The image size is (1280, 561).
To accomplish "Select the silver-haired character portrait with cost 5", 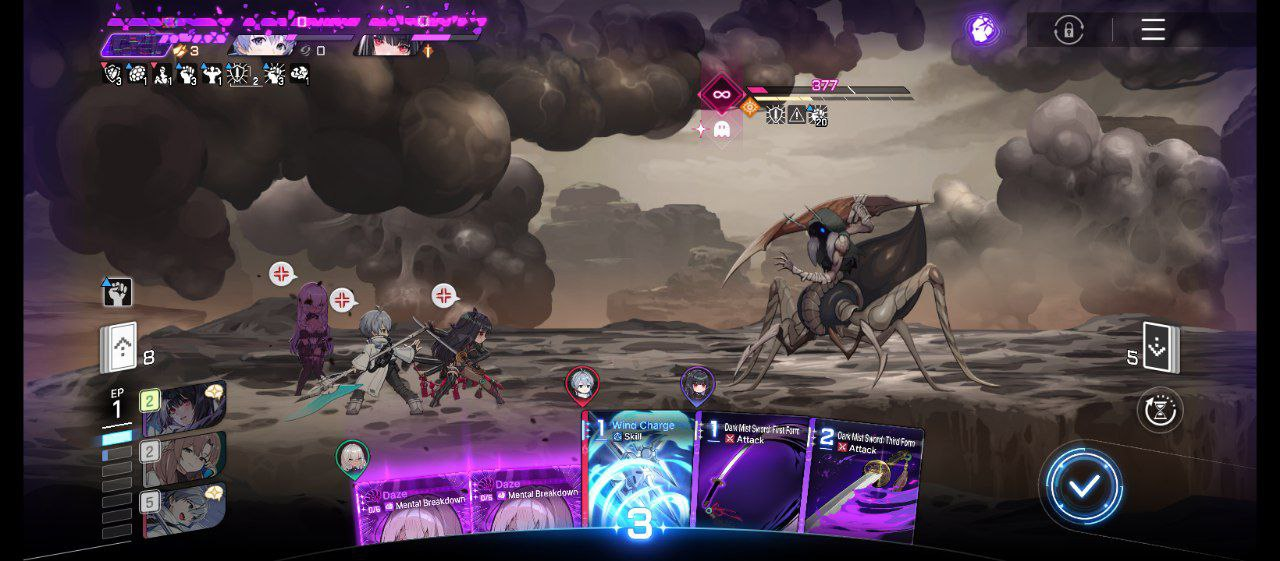I will click(x=185, y=508).
